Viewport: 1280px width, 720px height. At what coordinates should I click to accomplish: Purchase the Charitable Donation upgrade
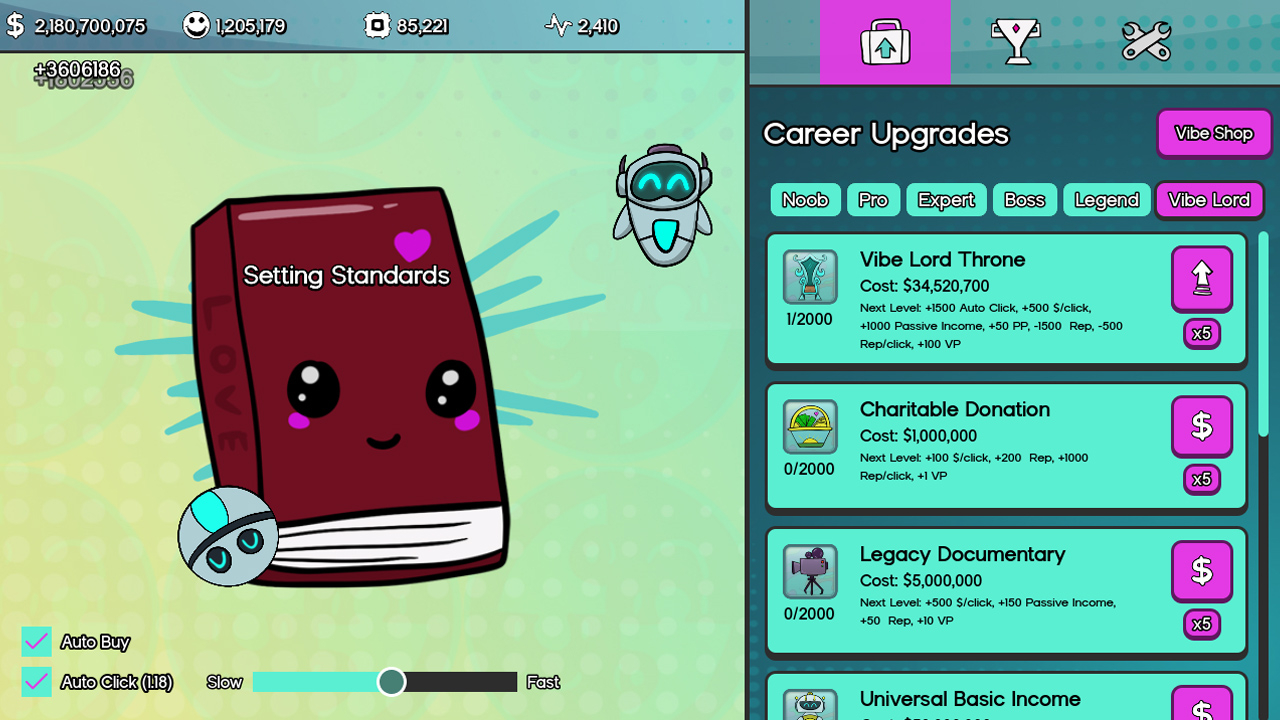point(1201,426)
